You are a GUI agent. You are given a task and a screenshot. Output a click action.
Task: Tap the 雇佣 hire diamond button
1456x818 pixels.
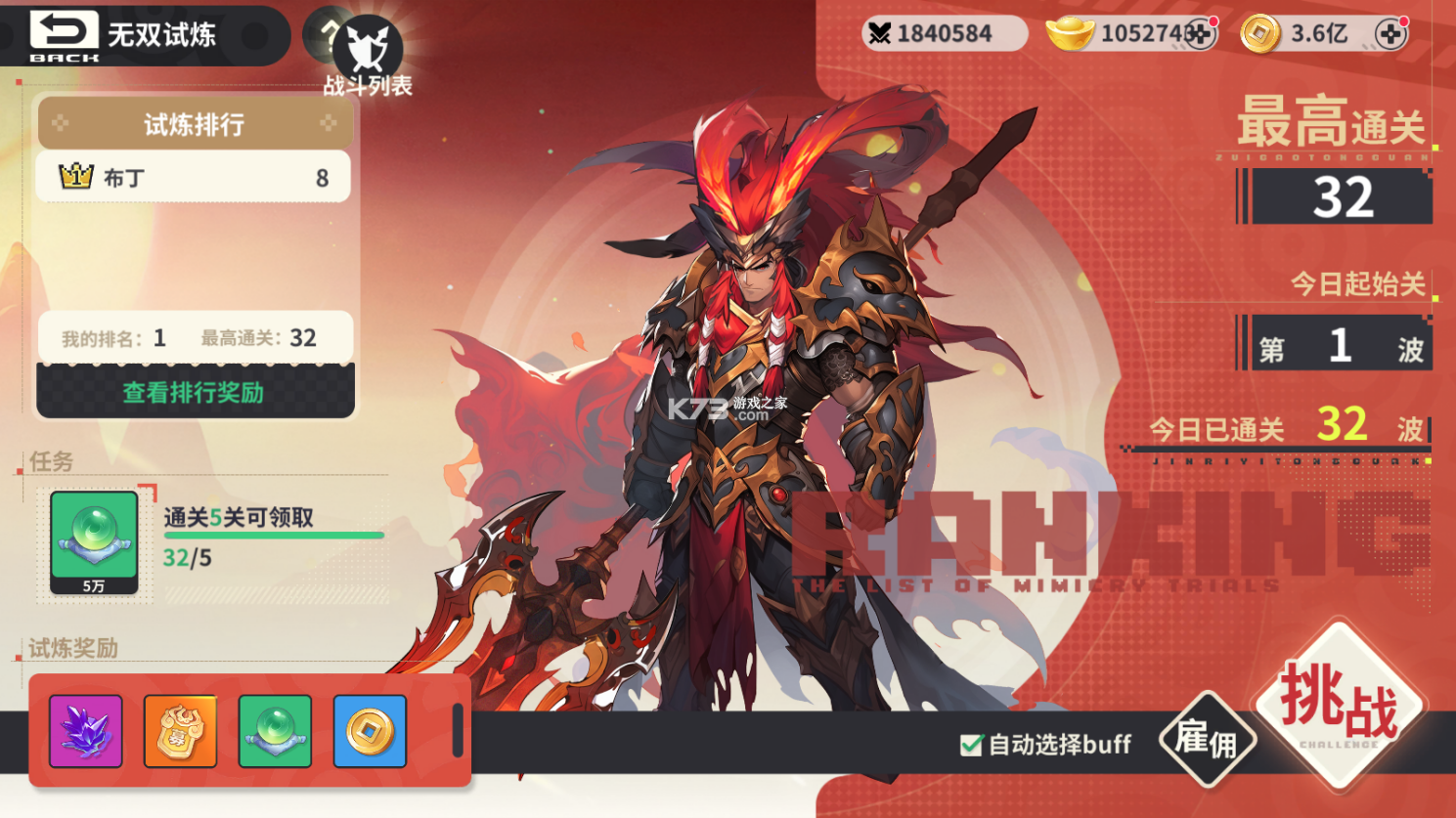(x=1208, y=740)
